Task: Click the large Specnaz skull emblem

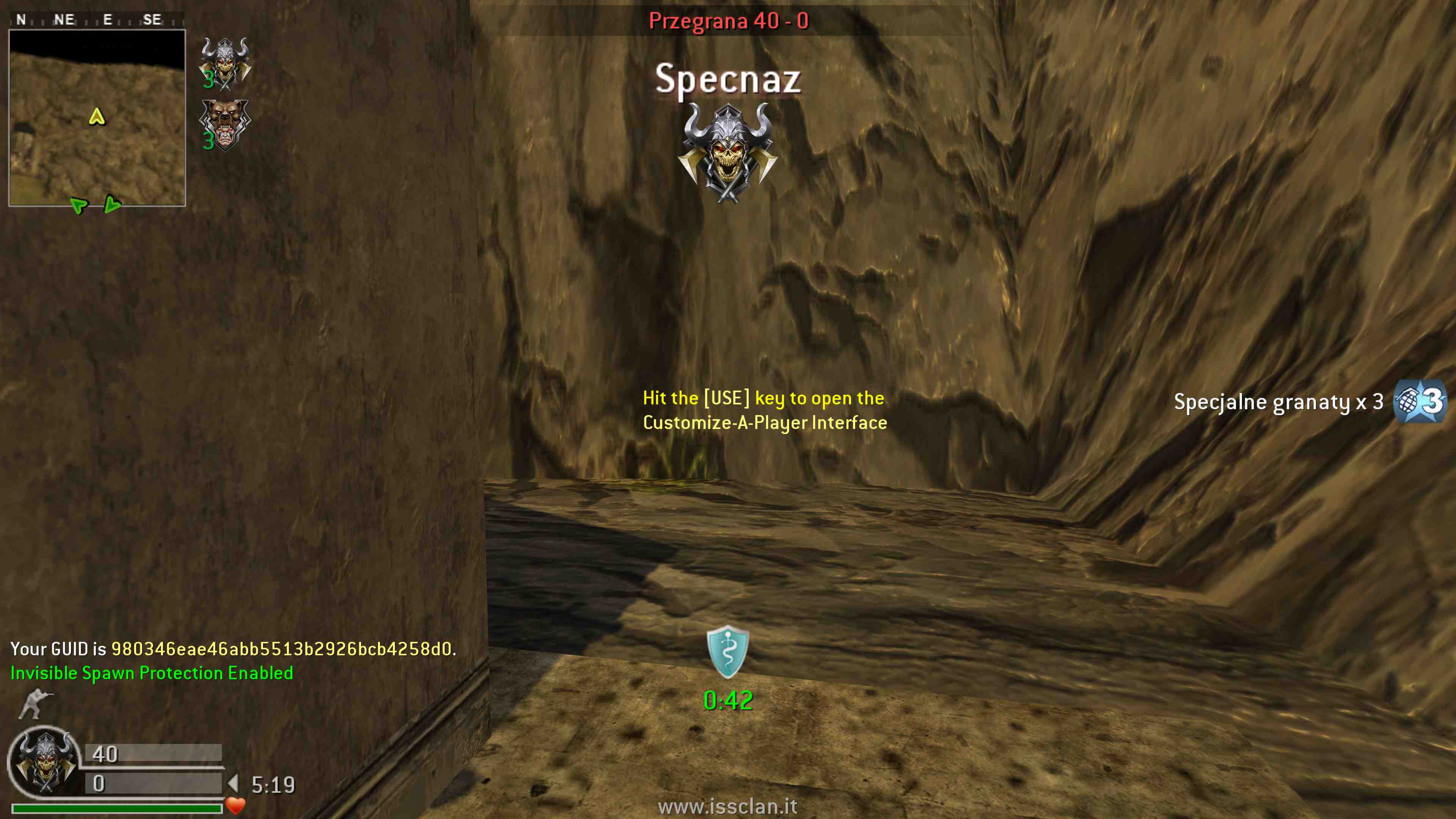Action: [728, 152]
